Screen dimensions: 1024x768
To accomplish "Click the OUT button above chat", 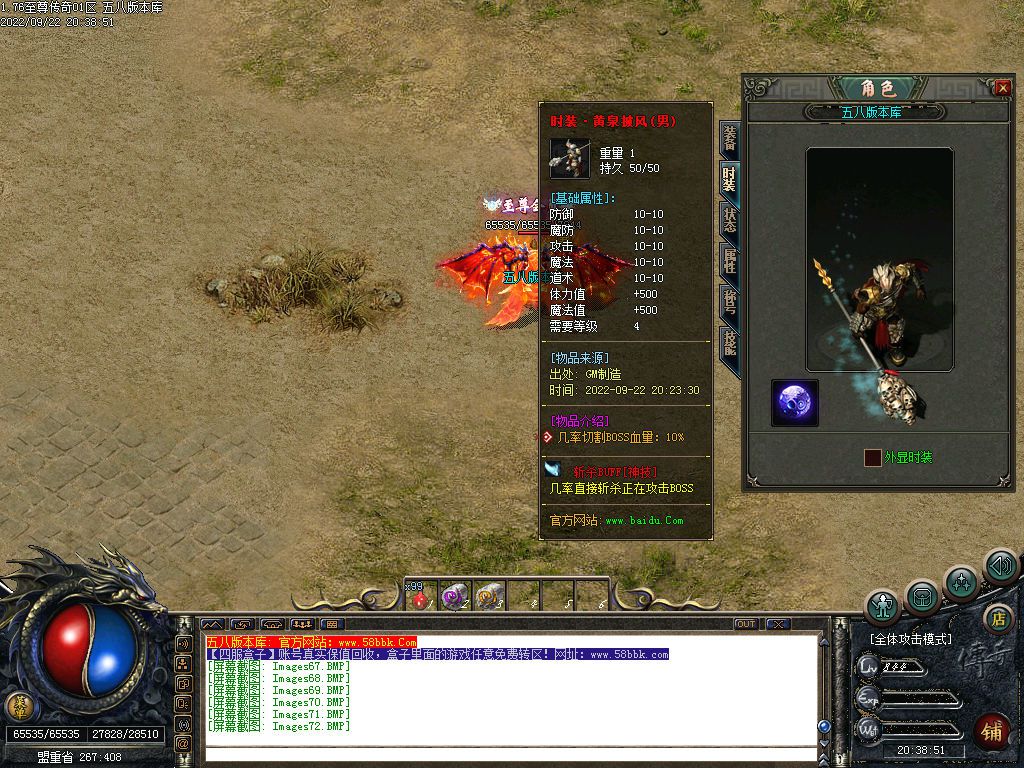I will click(x=746, y=624).
